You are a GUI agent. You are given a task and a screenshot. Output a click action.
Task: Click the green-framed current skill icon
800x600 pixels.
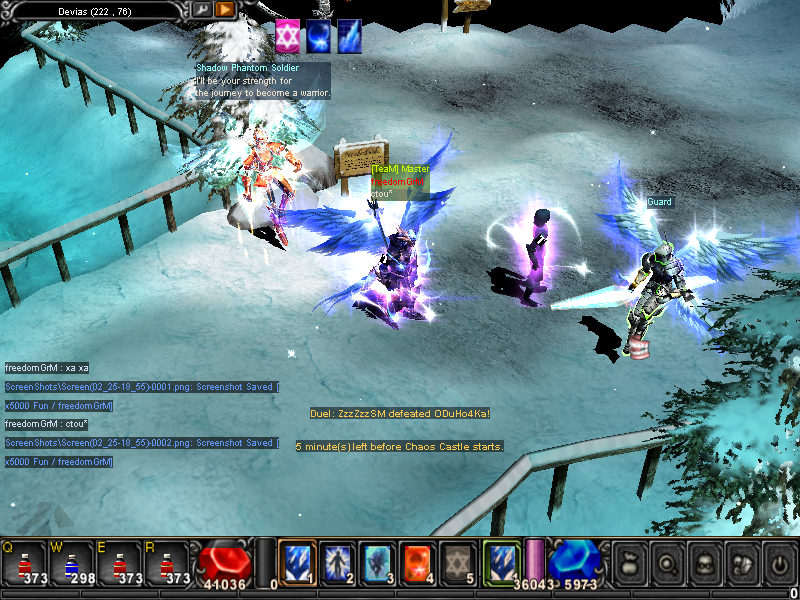click(x=501, y=561)
